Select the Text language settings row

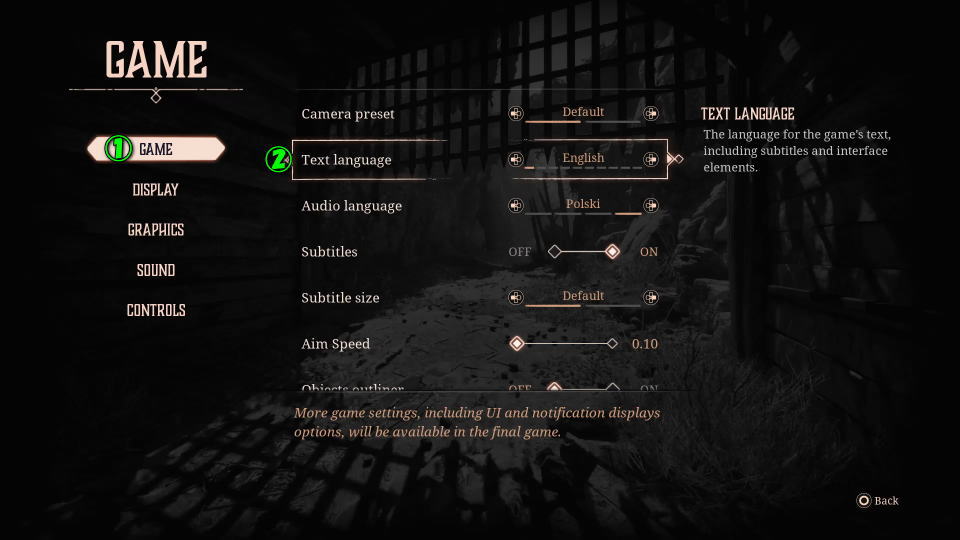400,159
